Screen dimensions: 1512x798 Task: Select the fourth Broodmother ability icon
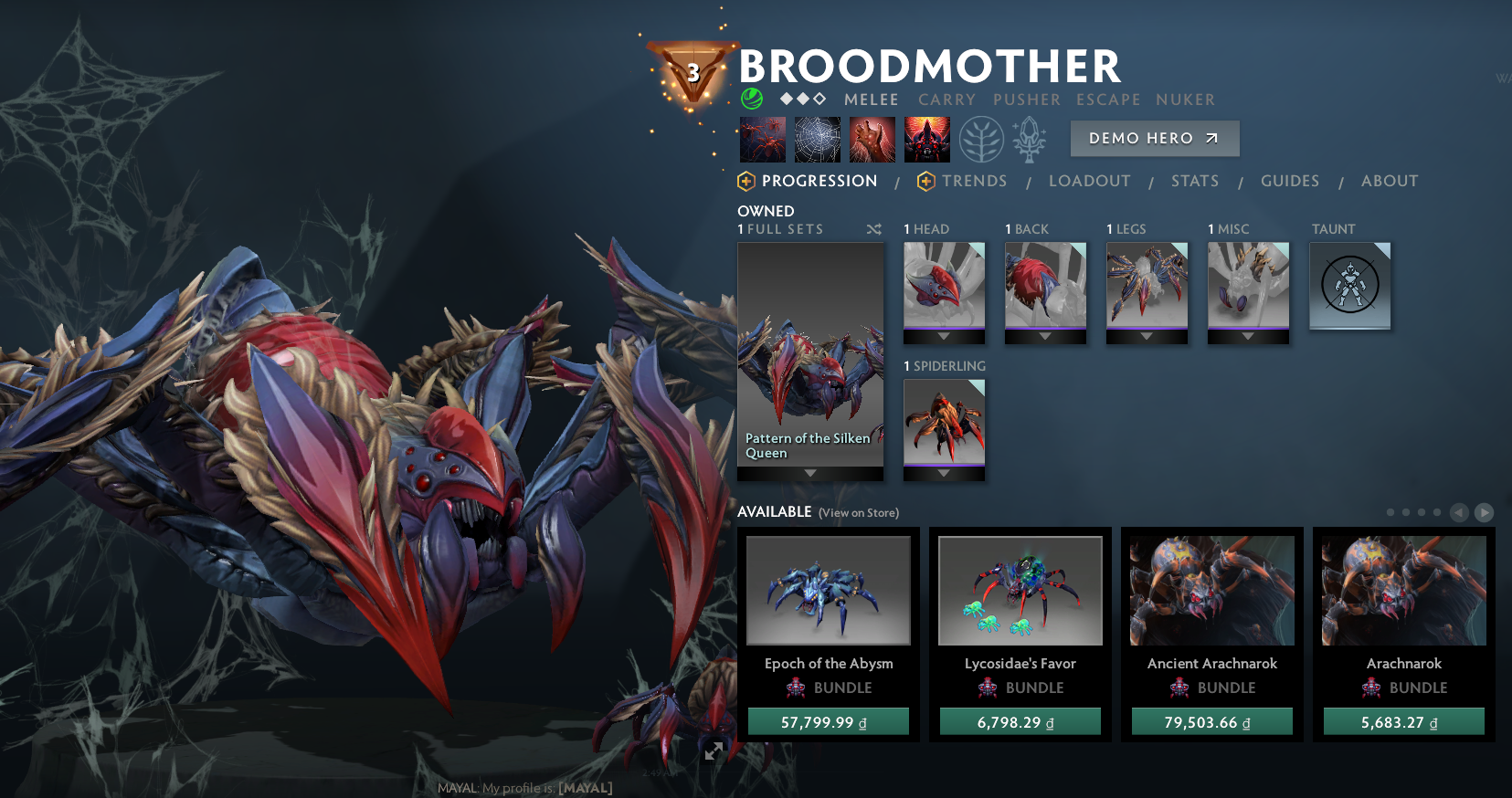click(x=926, y=139)
